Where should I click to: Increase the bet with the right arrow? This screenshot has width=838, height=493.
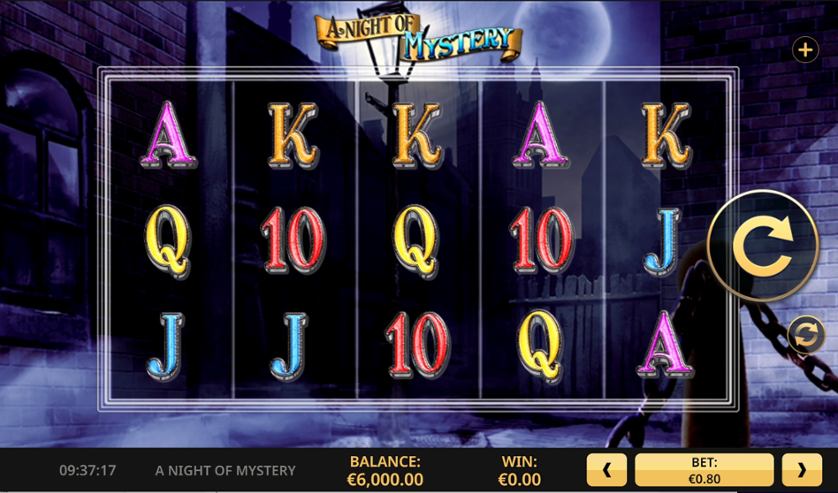(801, 468)
